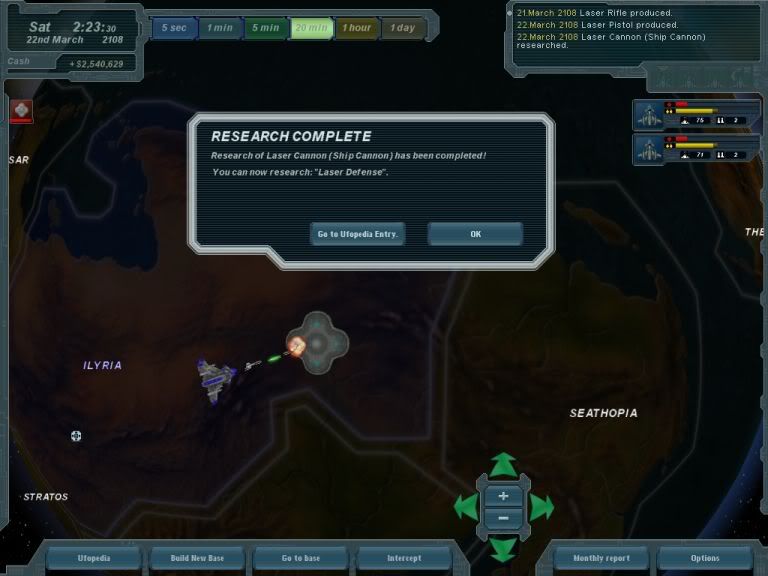This screenshot has height=576, width=768.
Task: Go to Ufopedia Entry for Laser Cannon
Action: click(x=358, y=234)
